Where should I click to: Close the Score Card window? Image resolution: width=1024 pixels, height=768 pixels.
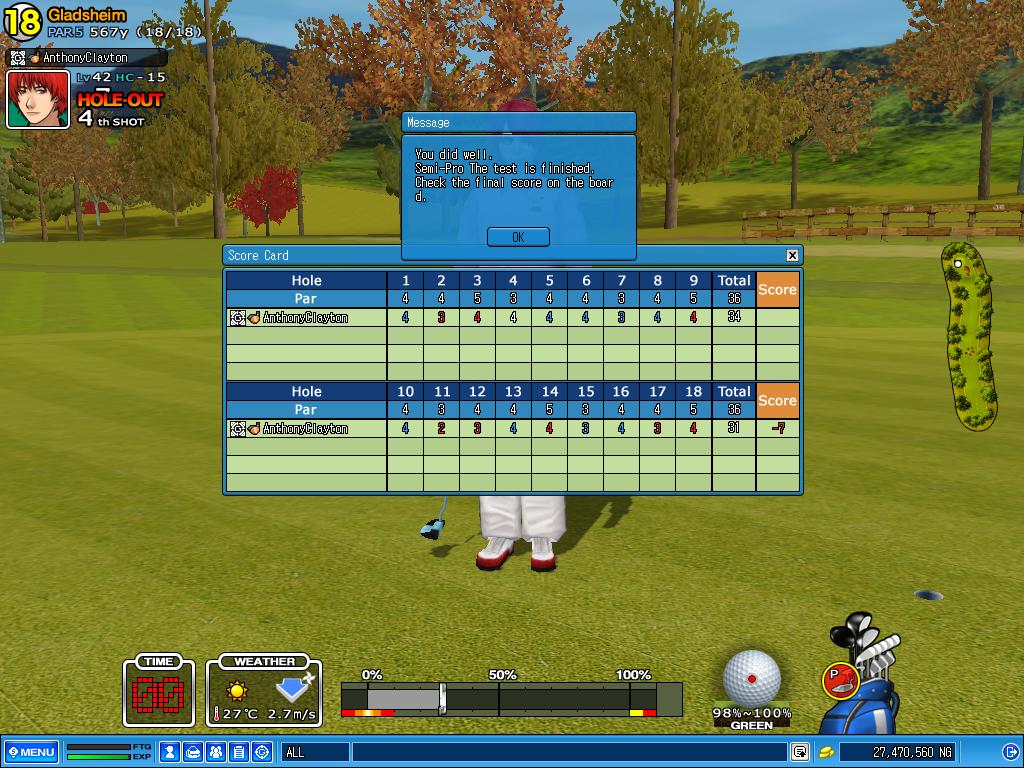792,256
